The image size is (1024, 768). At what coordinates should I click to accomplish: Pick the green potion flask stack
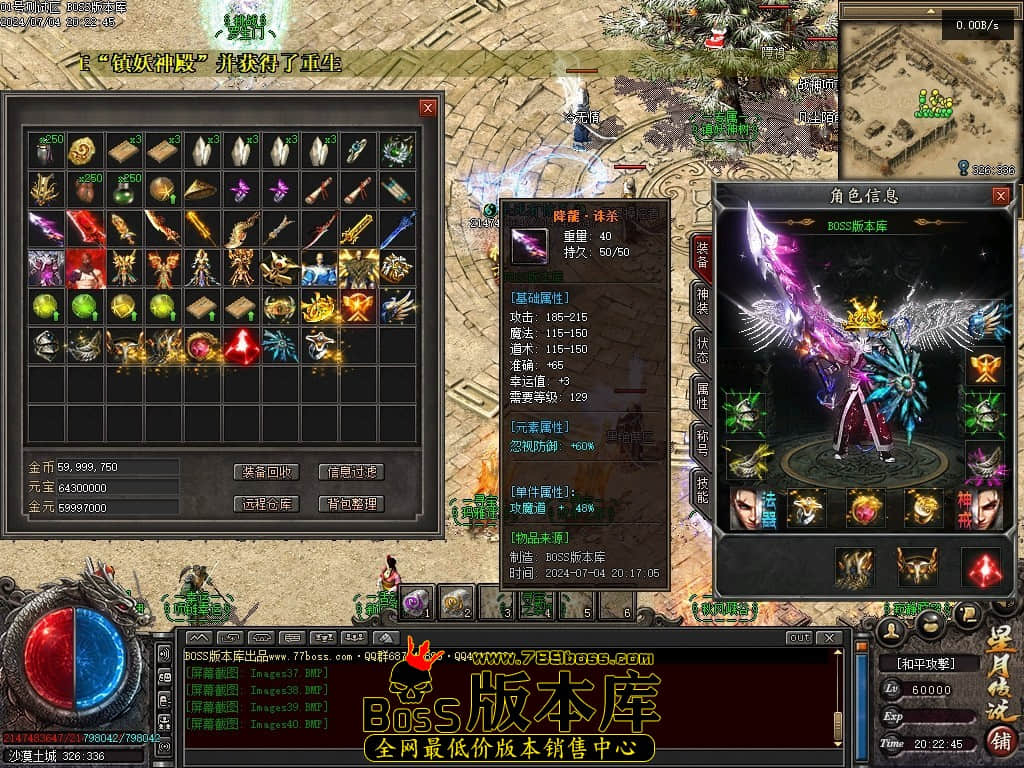tap(123, 190)
